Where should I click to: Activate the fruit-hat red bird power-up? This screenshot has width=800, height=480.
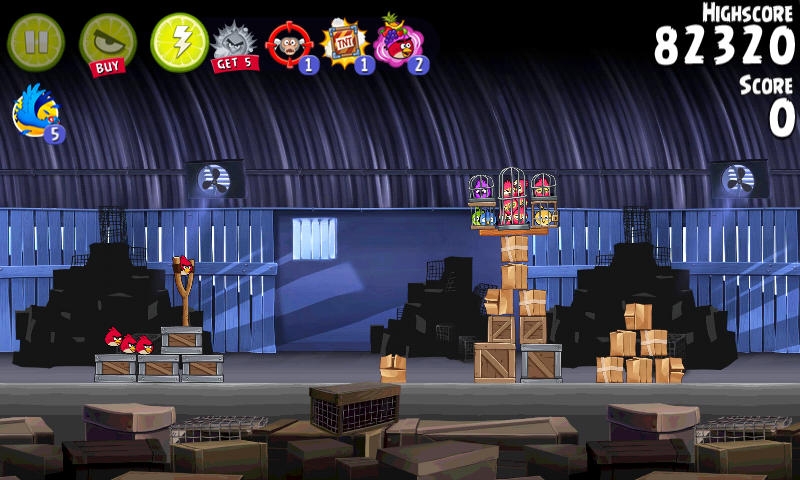tap(400, 45)
